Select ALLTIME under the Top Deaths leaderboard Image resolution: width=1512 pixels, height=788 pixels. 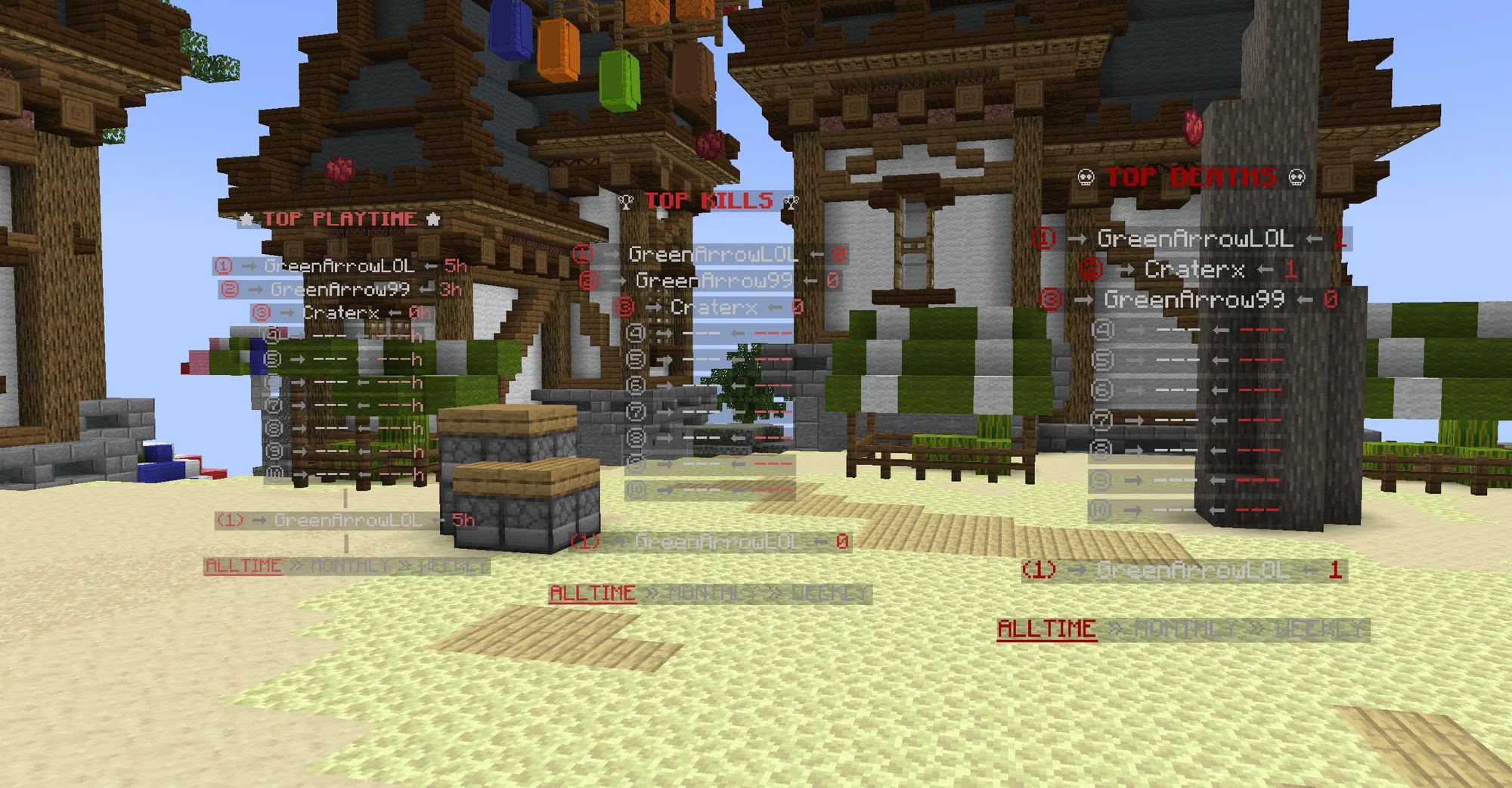[1046, 628]
